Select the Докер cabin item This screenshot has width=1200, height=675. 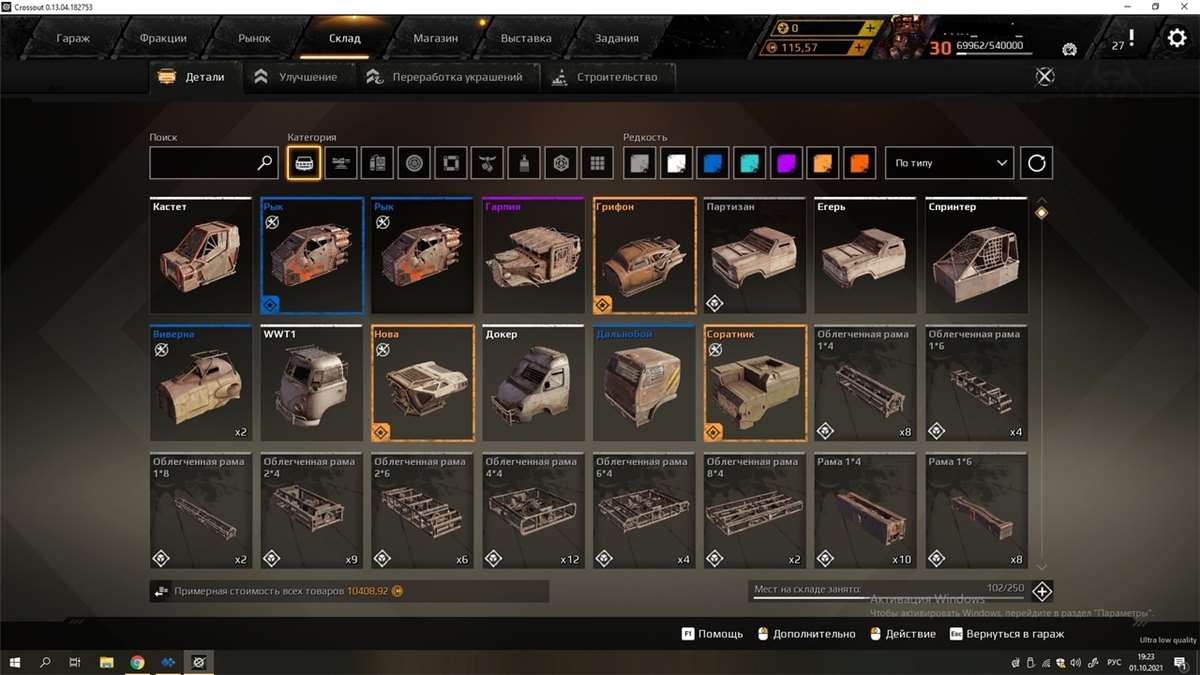(x=533, y=383)
